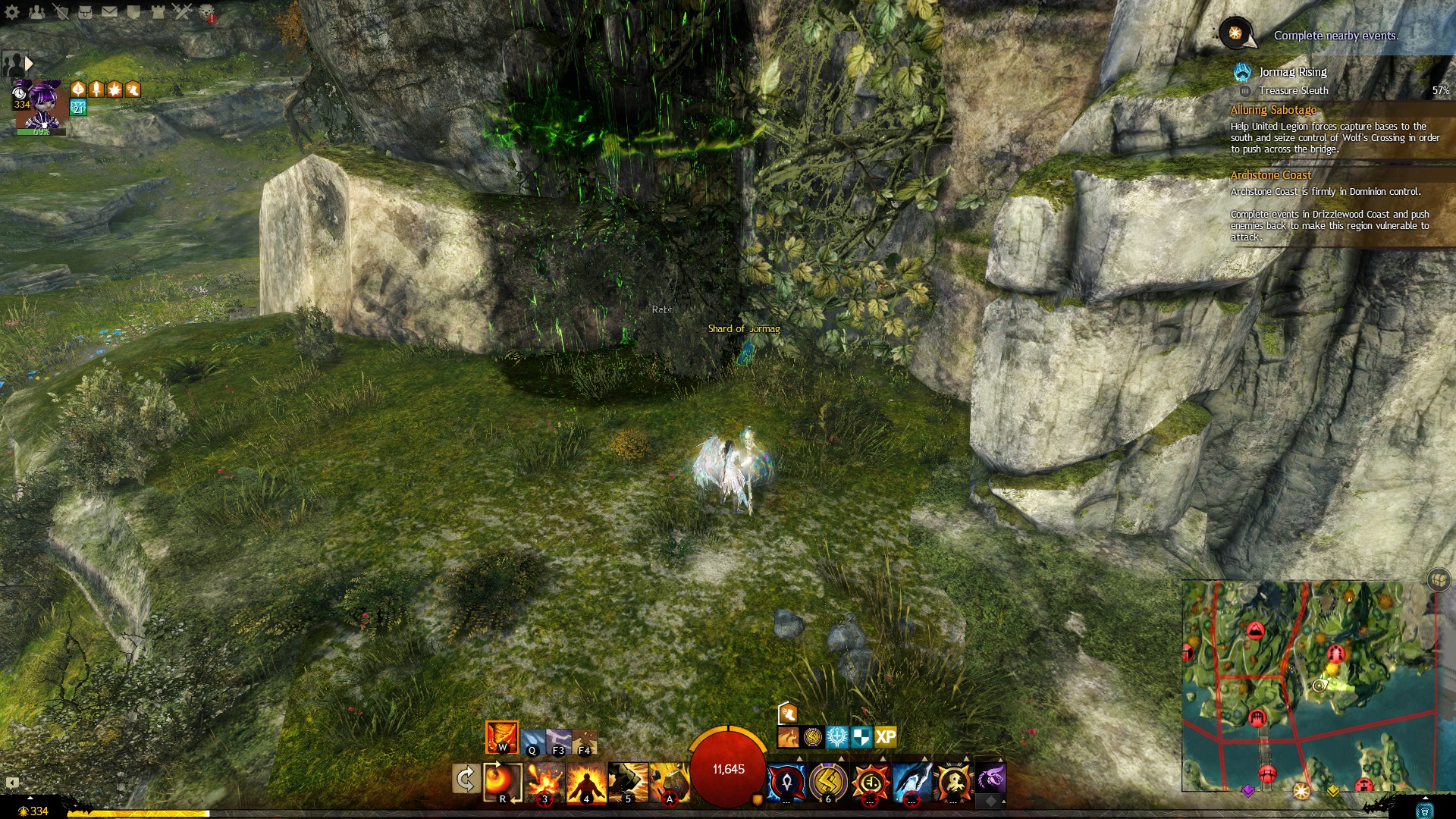Open the hero panel sword-and-shield icon
Image resolution: width=1456 pixels, height=819 pixels.
[61, 11]
